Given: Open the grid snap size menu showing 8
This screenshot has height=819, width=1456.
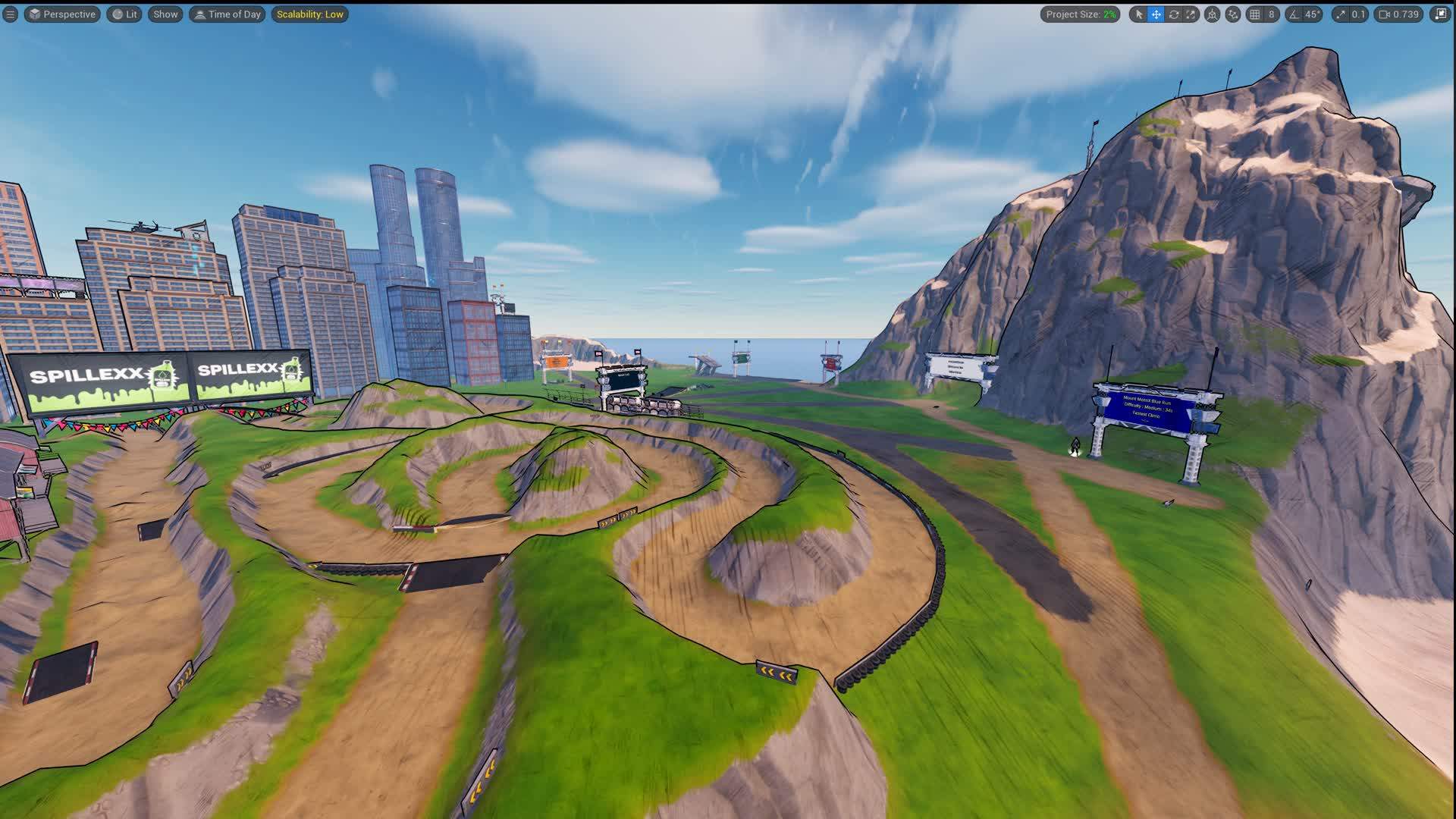Looking at the screenshot, I should click(1272, 14).
